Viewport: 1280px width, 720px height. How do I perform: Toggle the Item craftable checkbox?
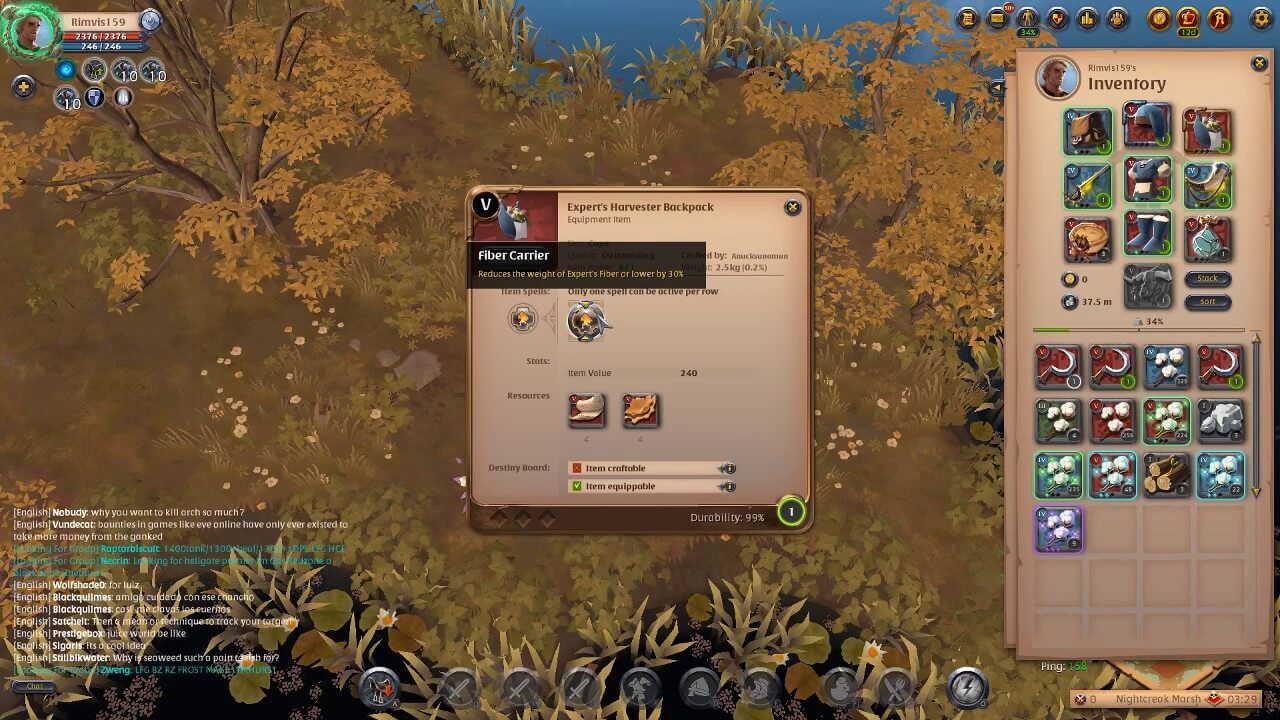(x=578, y=468)
